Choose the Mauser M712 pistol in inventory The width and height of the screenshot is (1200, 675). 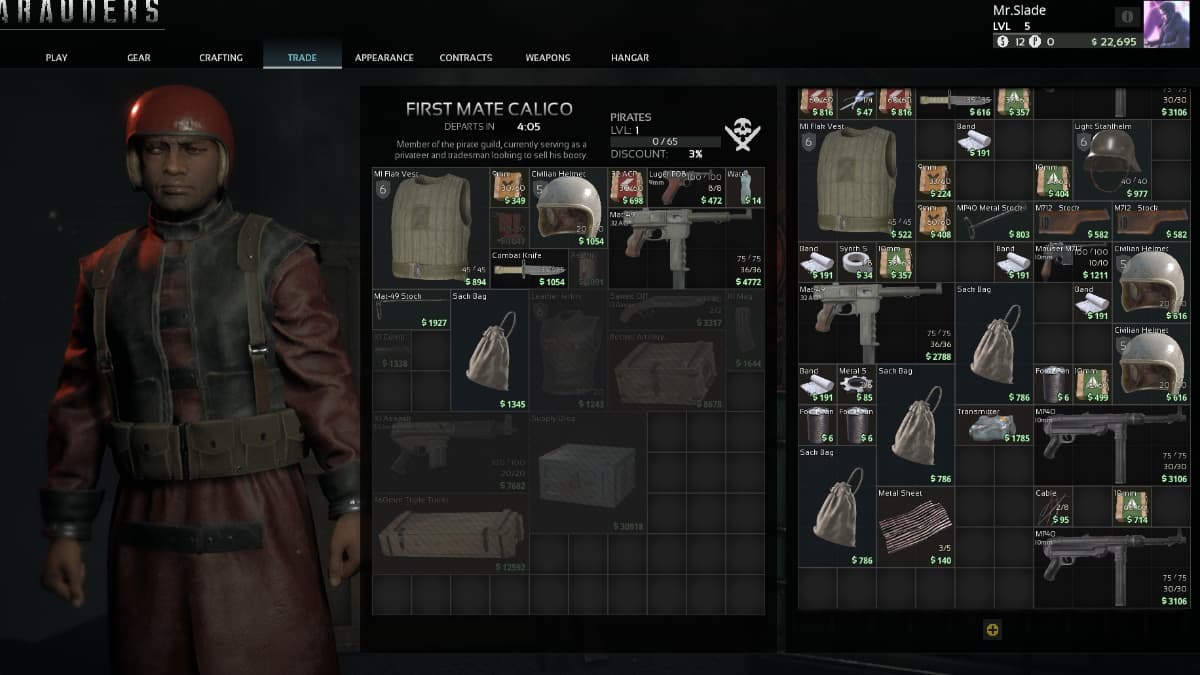(1074, 262)
